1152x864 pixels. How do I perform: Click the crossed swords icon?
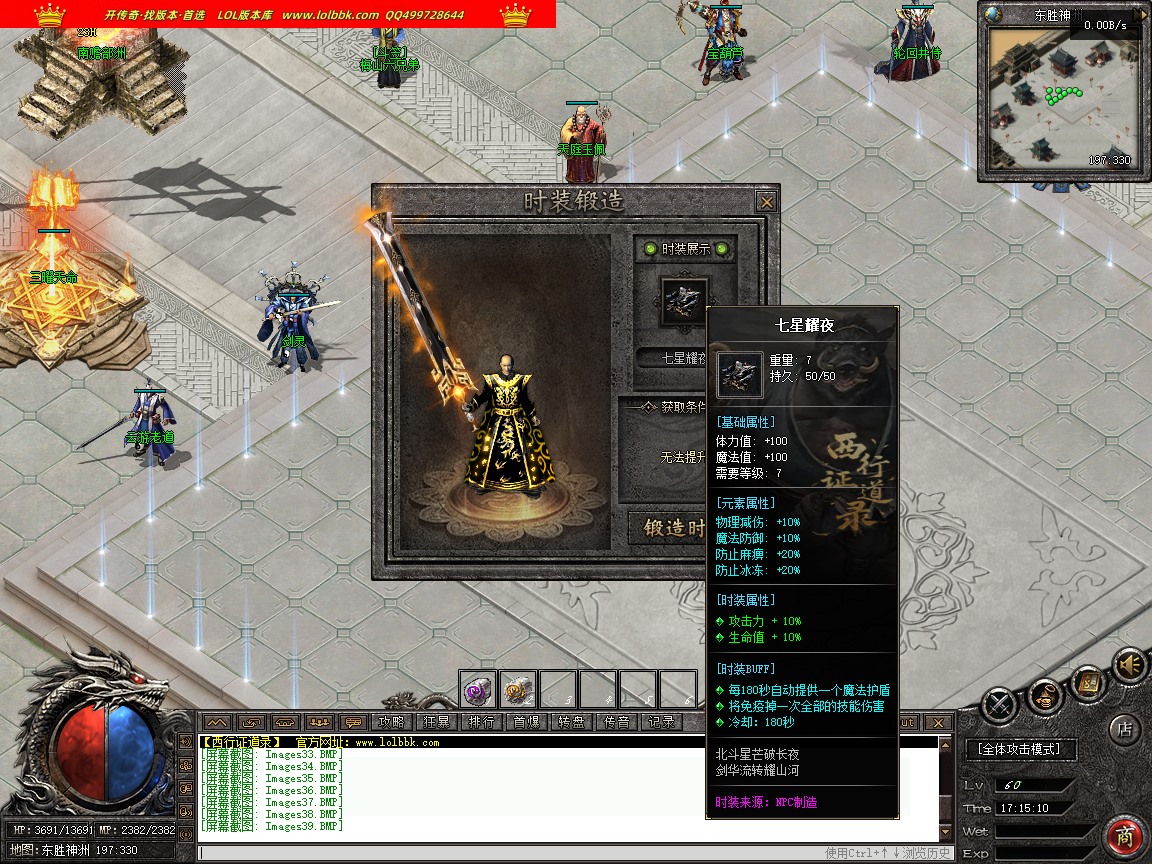pyautogui.click(x=999, y=706)
